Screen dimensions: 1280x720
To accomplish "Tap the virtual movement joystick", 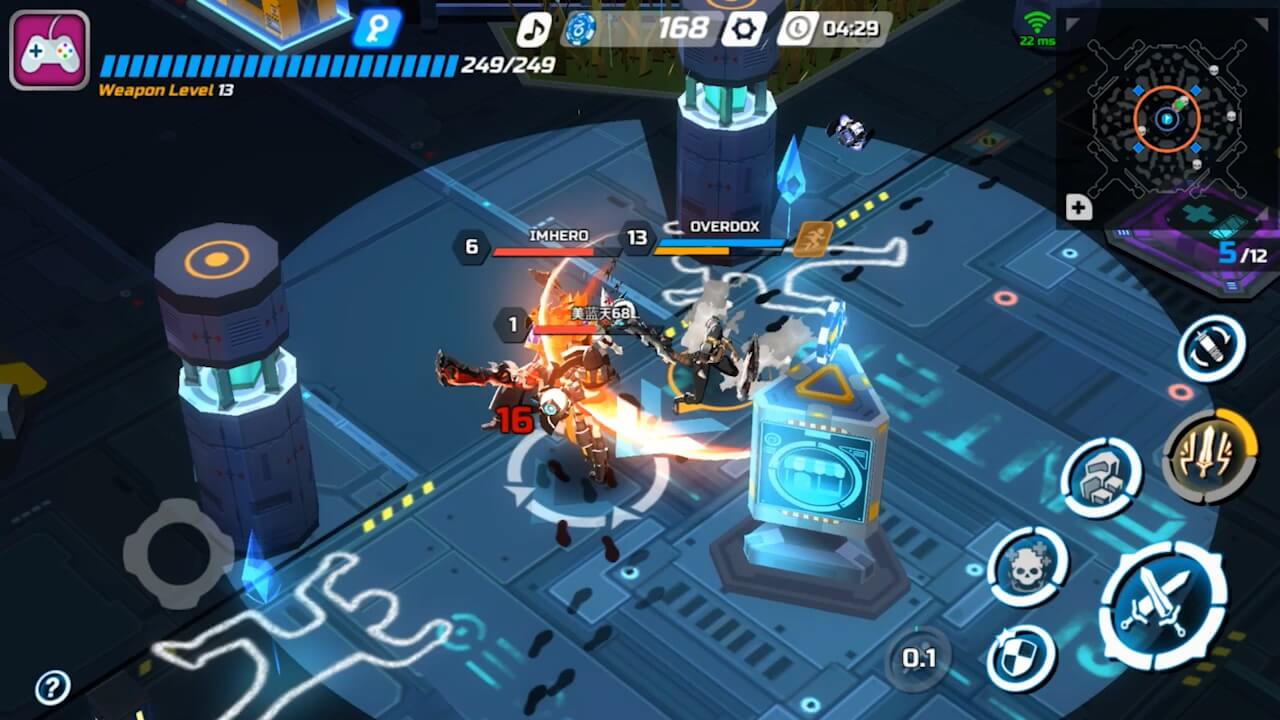I will pyautogui.click(x=178, y=553).
